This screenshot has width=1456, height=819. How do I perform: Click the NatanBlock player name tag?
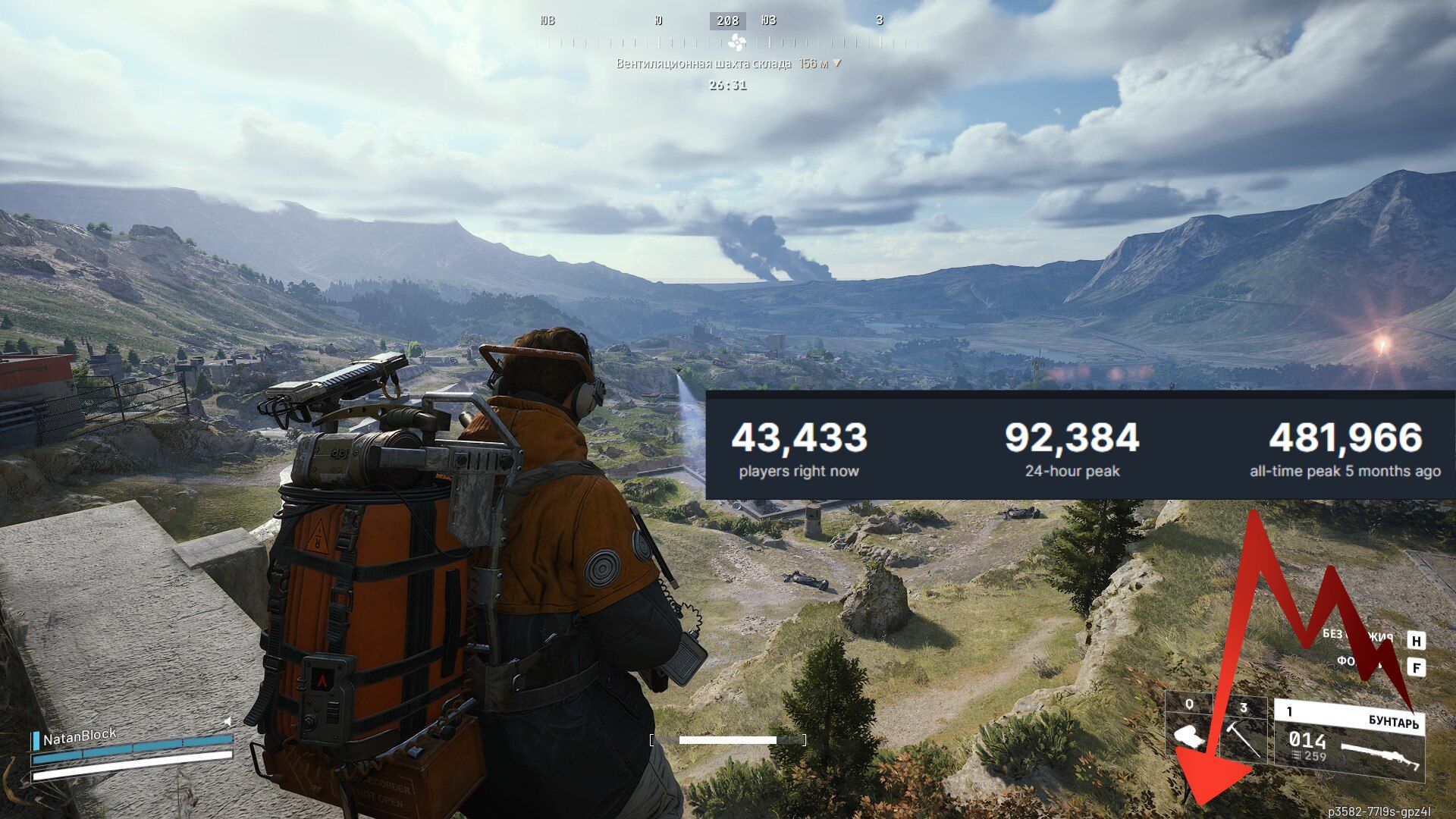coord(80,736)
